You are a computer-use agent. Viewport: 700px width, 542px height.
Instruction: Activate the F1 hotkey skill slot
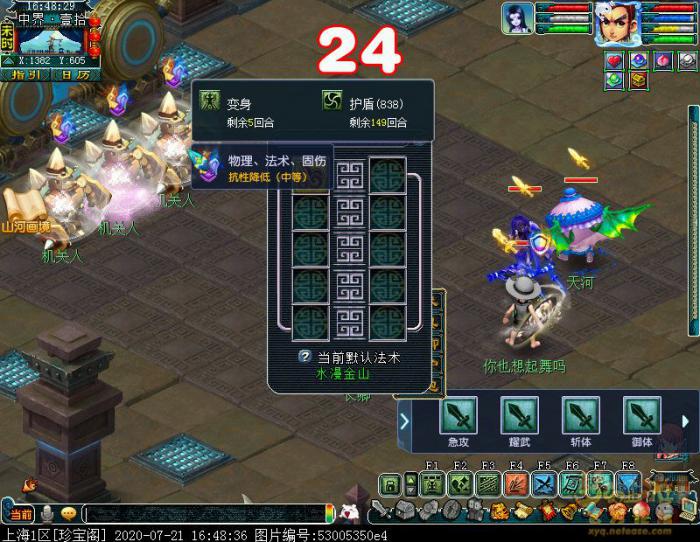tap(432, 485)
